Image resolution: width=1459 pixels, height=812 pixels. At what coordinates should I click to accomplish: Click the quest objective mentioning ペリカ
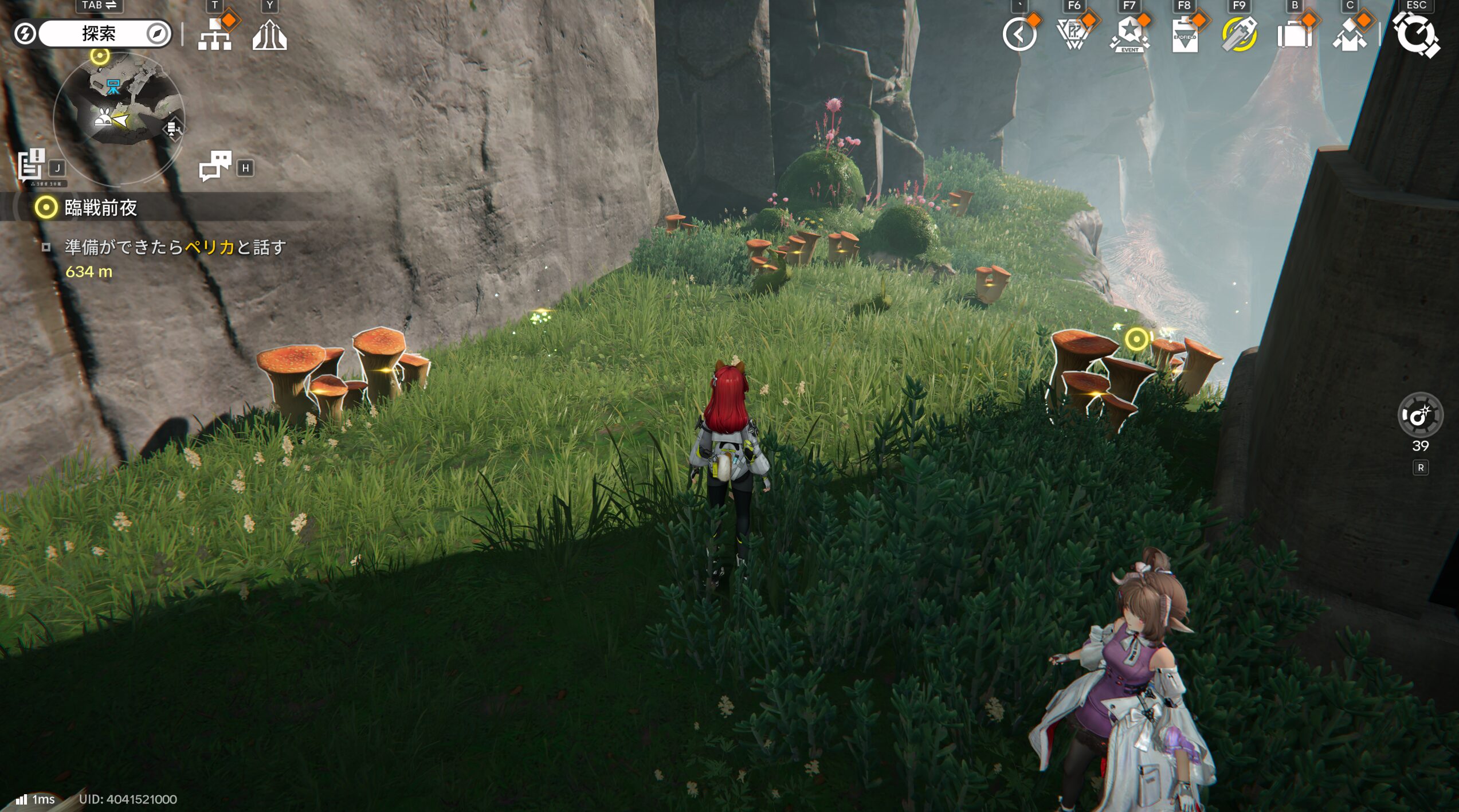pyautogui.click(x=175, y=247)
